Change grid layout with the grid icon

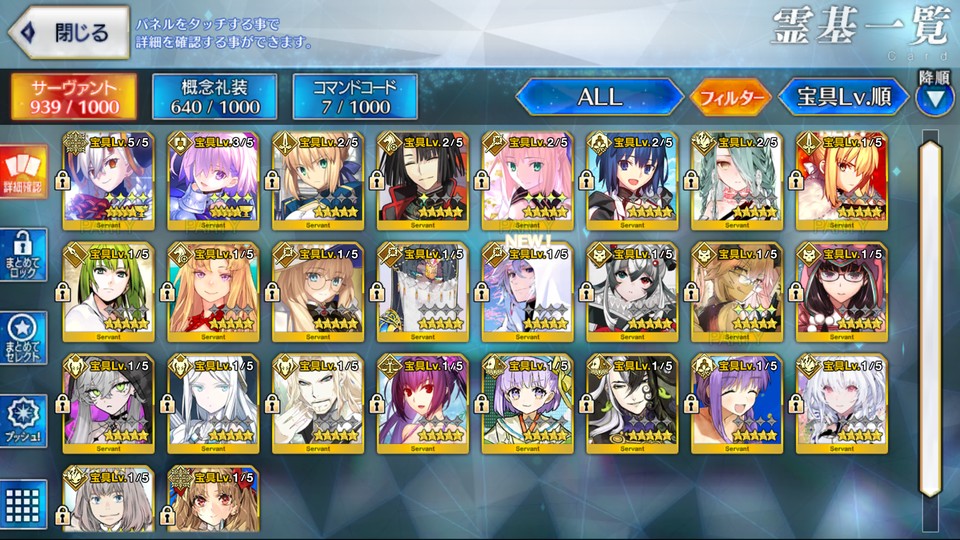click(24, 502)
